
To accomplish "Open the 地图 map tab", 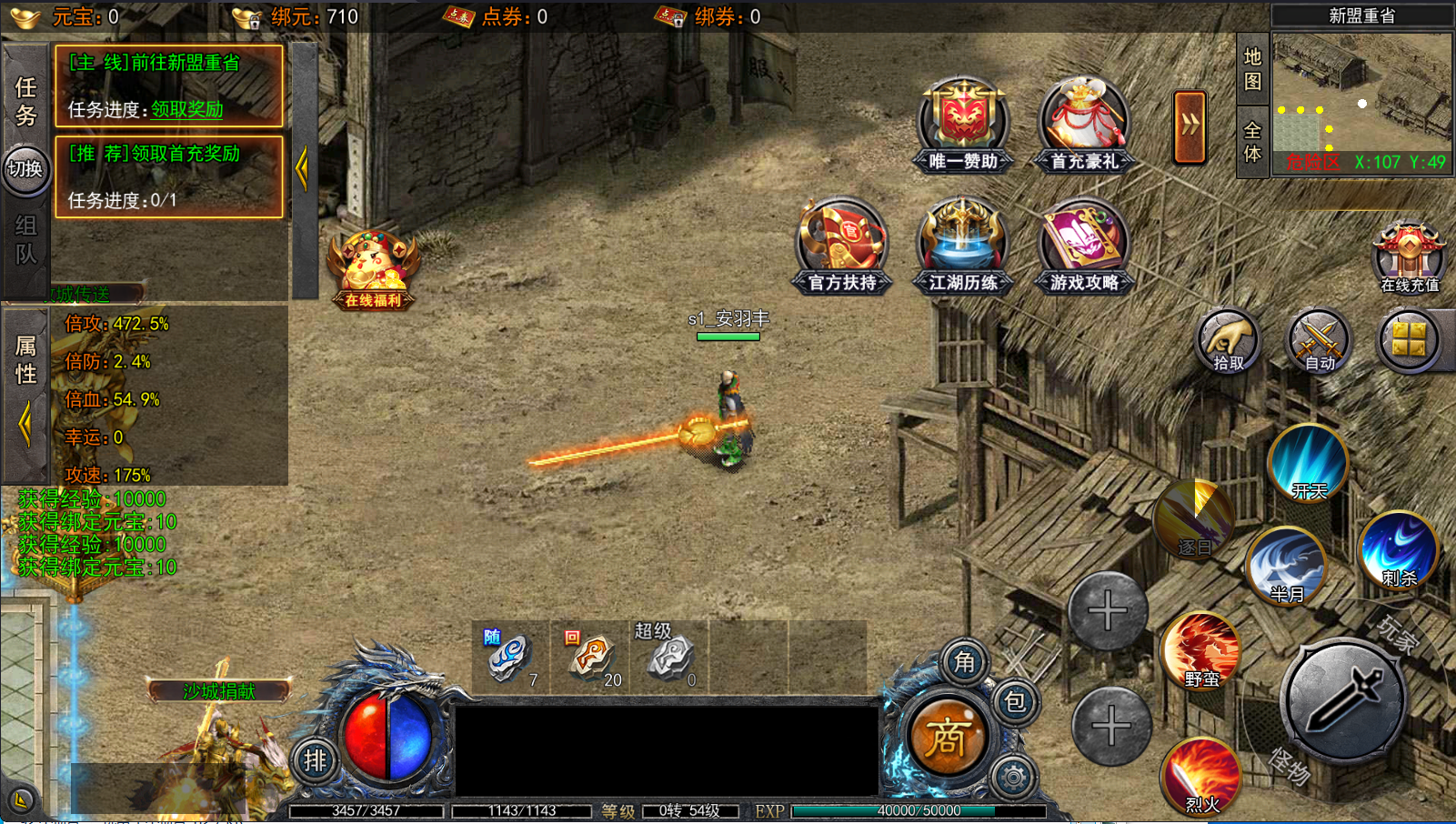I will click(1252, 69).
